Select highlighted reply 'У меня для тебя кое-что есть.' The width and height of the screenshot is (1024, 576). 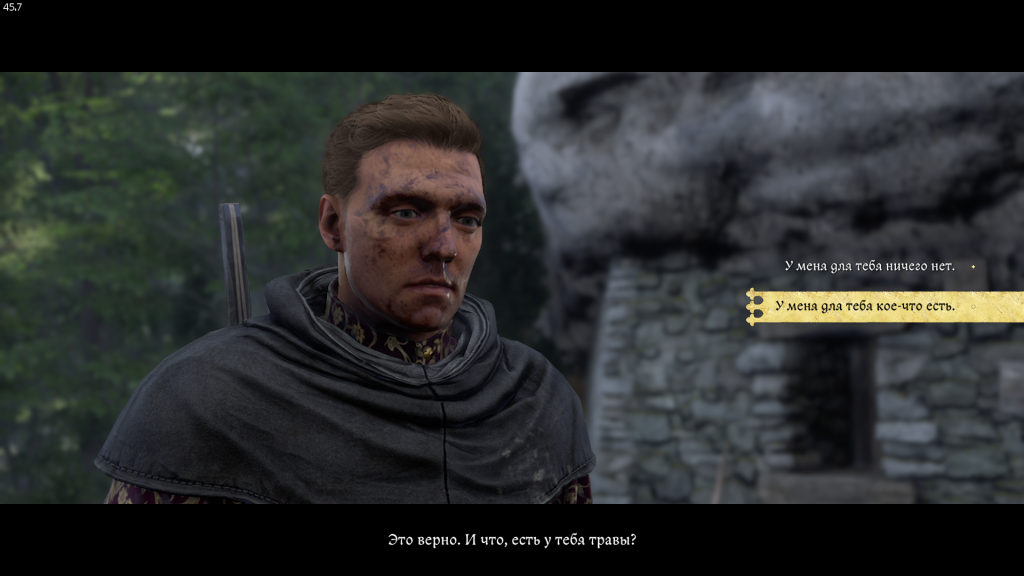point(865,306)
